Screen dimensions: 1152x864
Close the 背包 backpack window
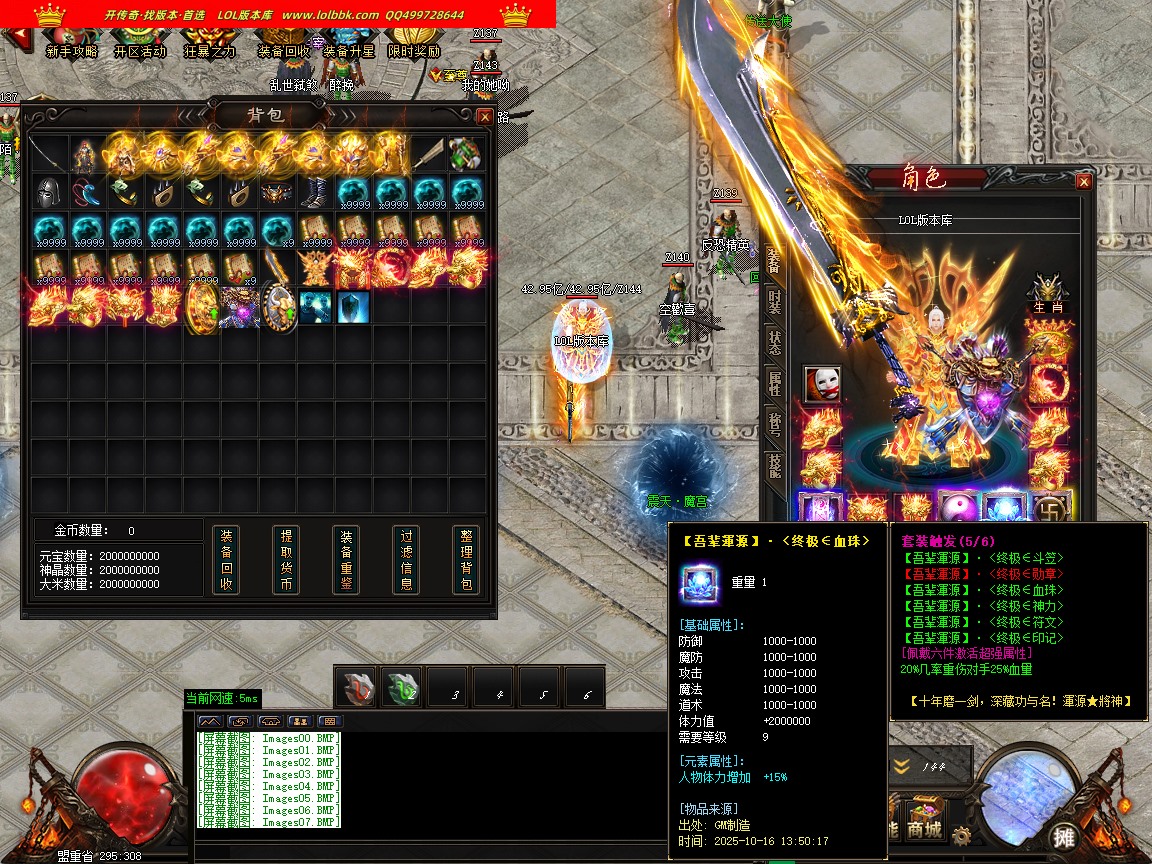click(485, 116)
